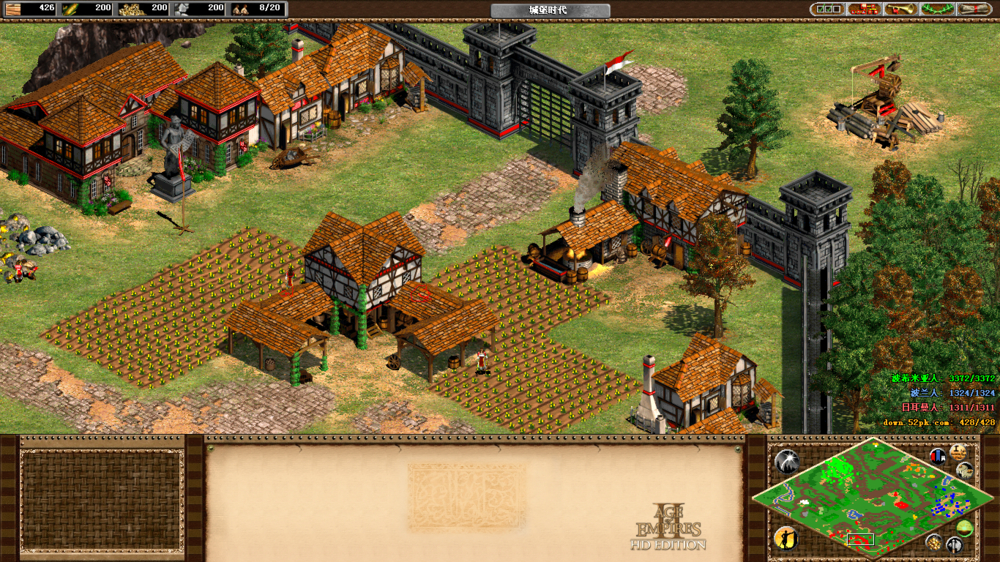Open the game menu scroll button
This screenshot has height=562, width=1000.
click(973, 9)
